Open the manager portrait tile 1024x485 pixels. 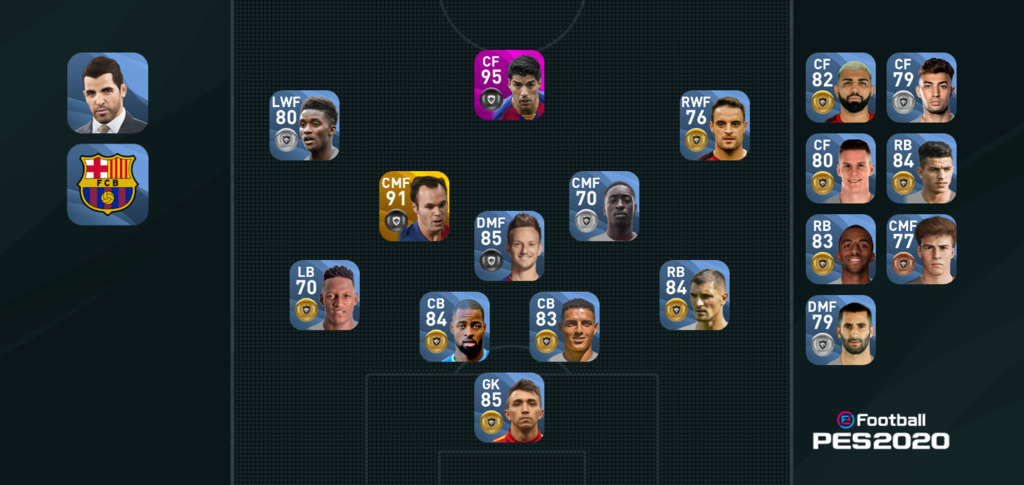point(108,93)
